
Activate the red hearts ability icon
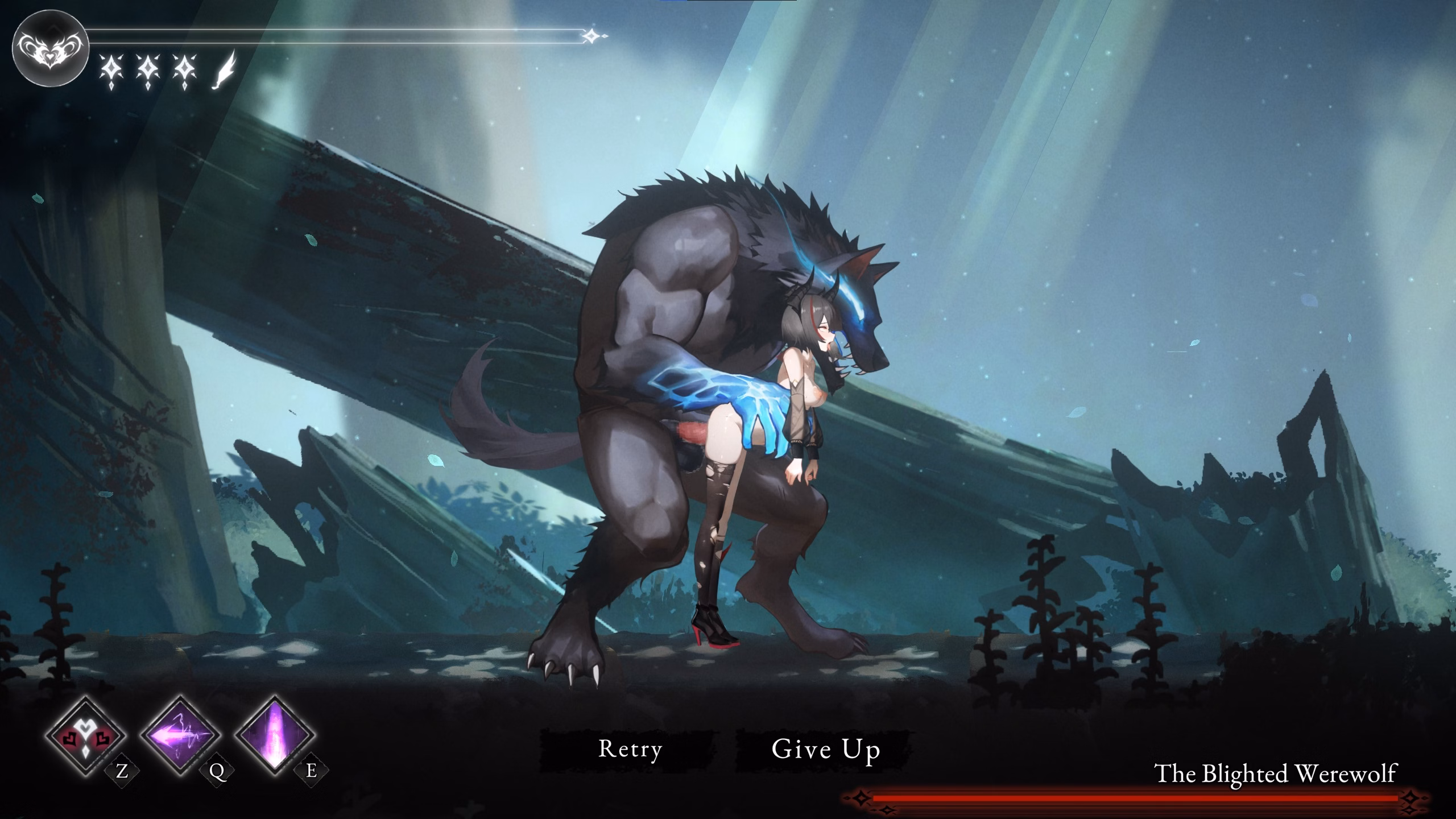86,737
